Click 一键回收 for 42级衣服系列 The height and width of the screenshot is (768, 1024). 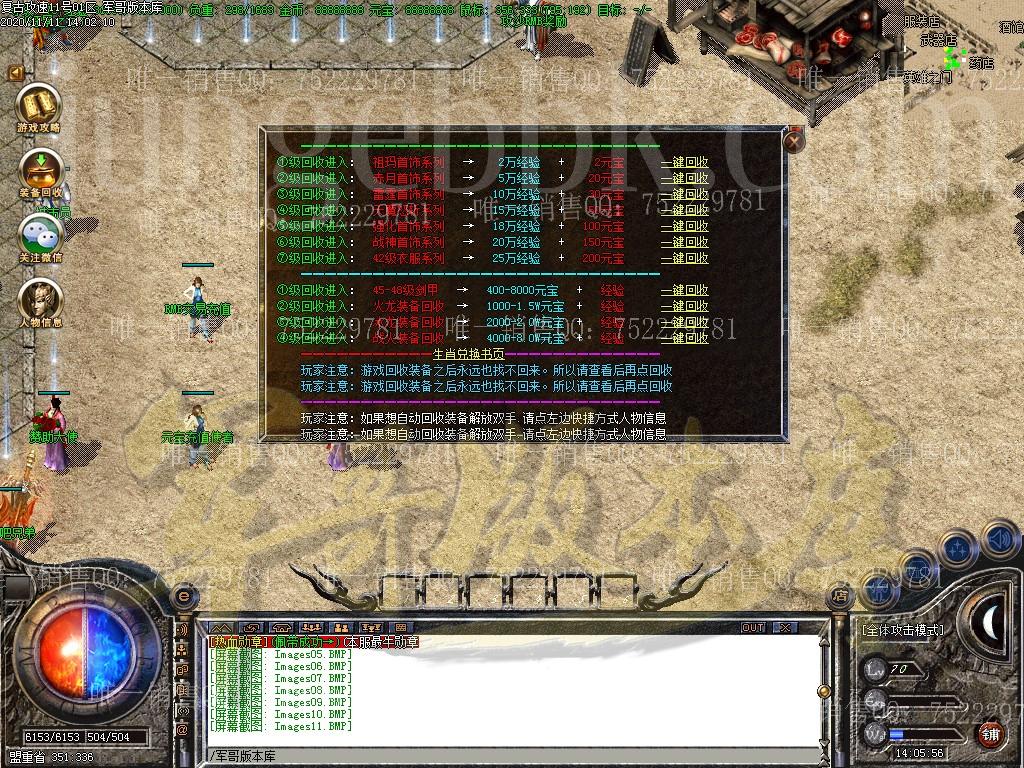(x=684, y=258)
